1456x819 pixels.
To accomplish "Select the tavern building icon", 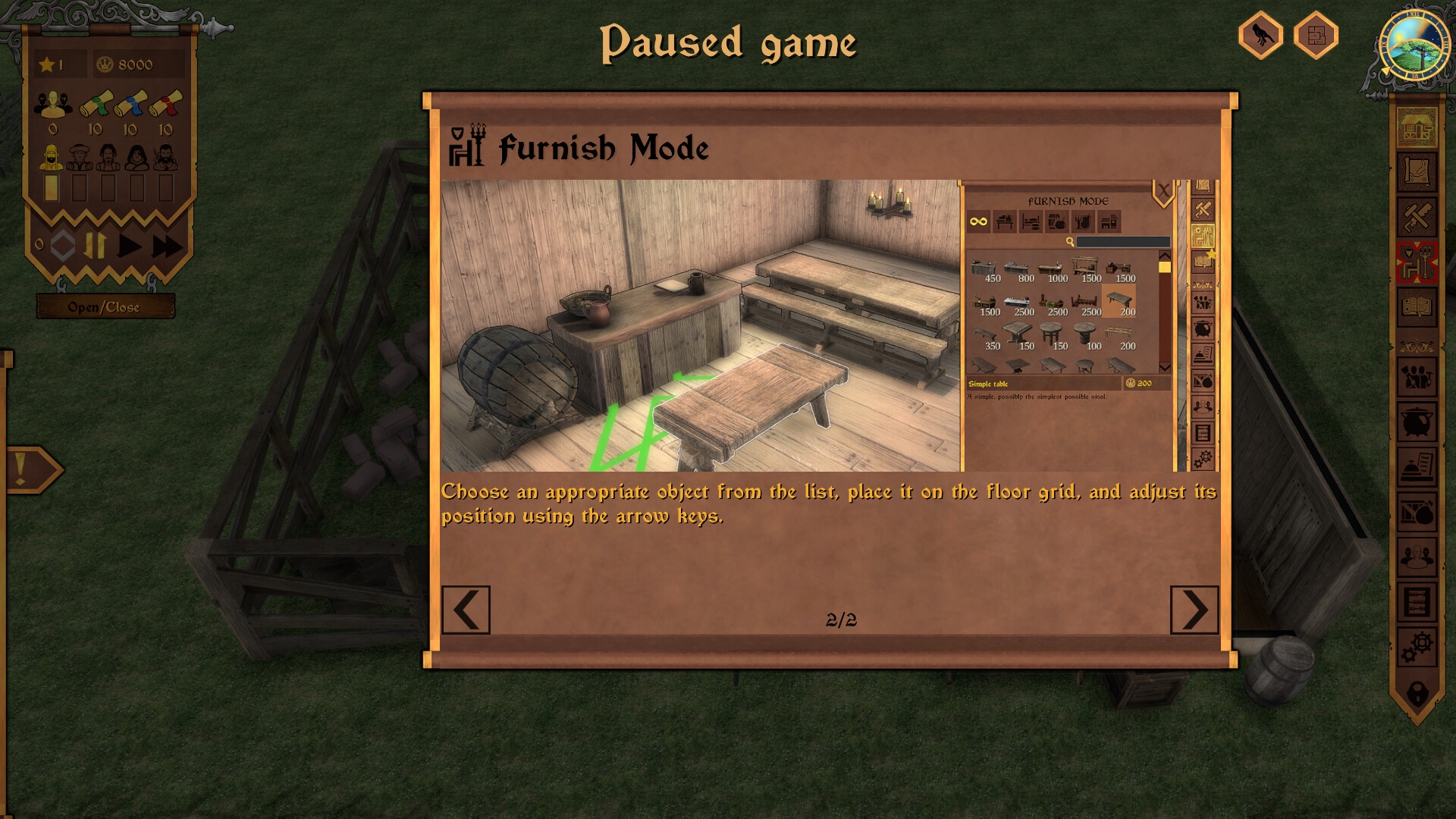I will point(1417,127).
